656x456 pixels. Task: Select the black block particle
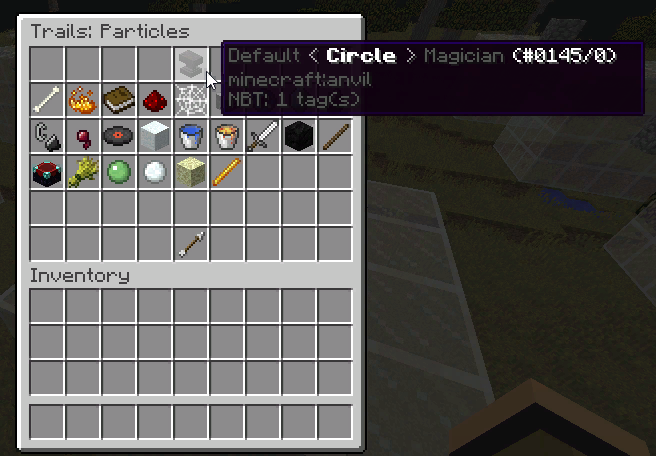(298, 136)
